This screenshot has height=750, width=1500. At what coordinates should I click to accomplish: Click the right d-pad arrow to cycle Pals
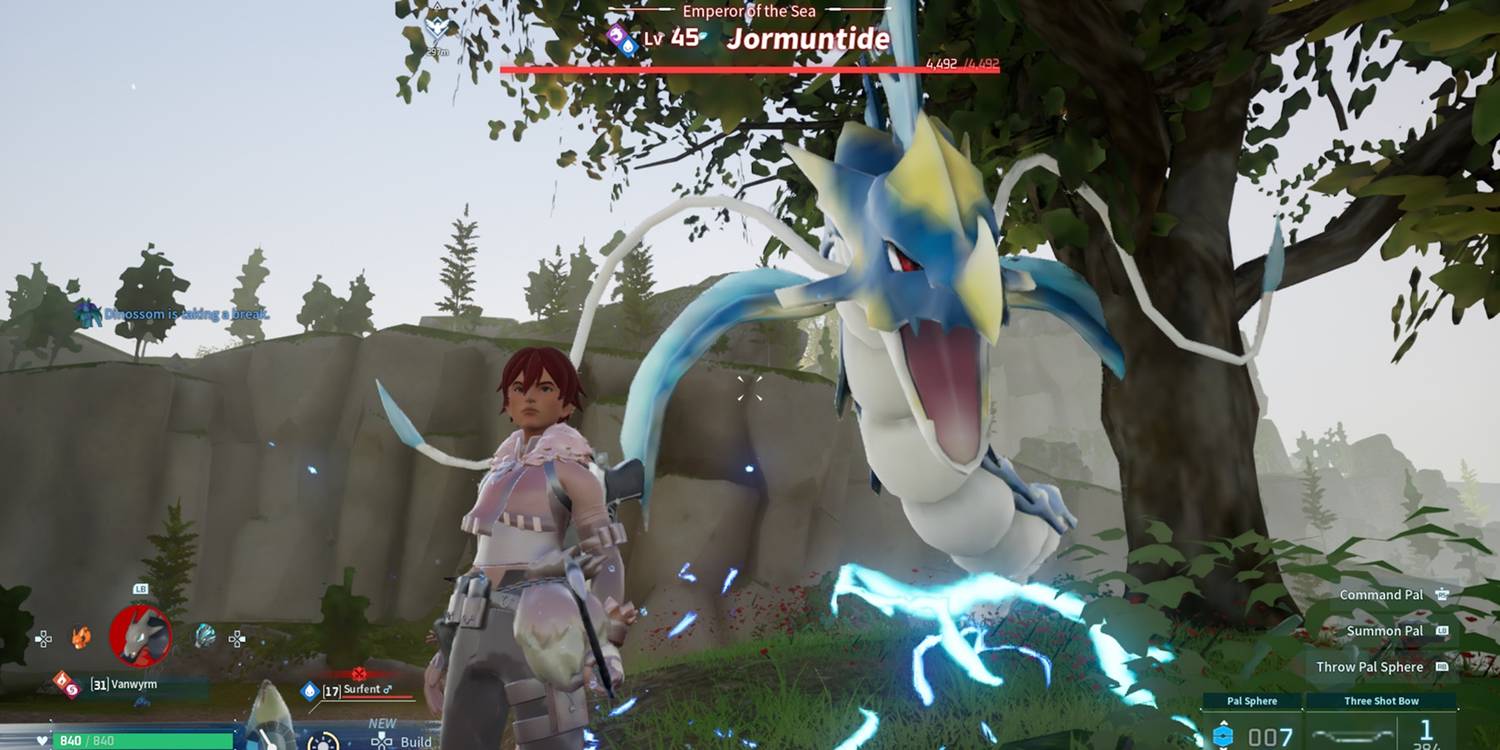[236, 640]
